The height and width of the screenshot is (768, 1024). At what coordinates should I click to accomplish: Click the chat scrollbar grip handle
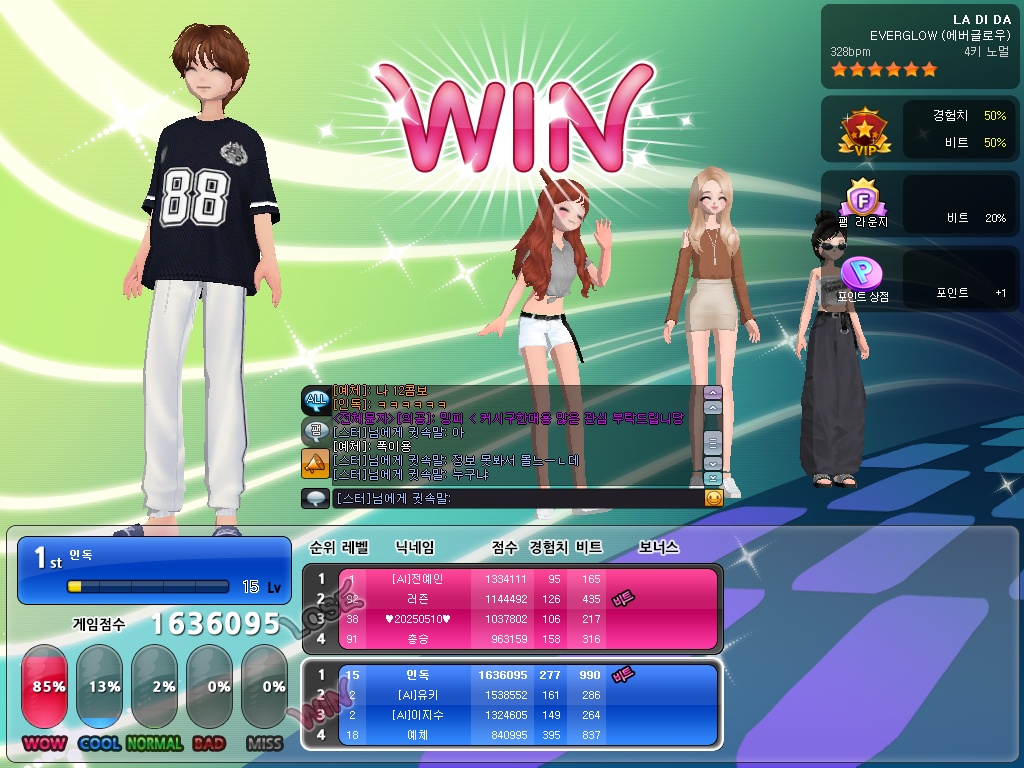(713, 441)
